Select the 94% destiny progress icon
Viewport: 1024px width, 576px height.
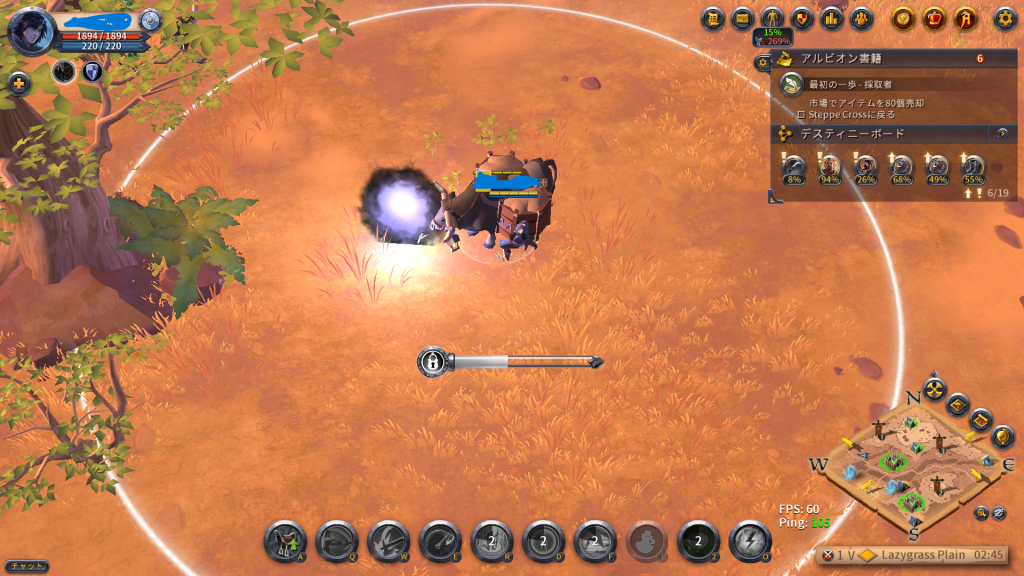[828, 167]
